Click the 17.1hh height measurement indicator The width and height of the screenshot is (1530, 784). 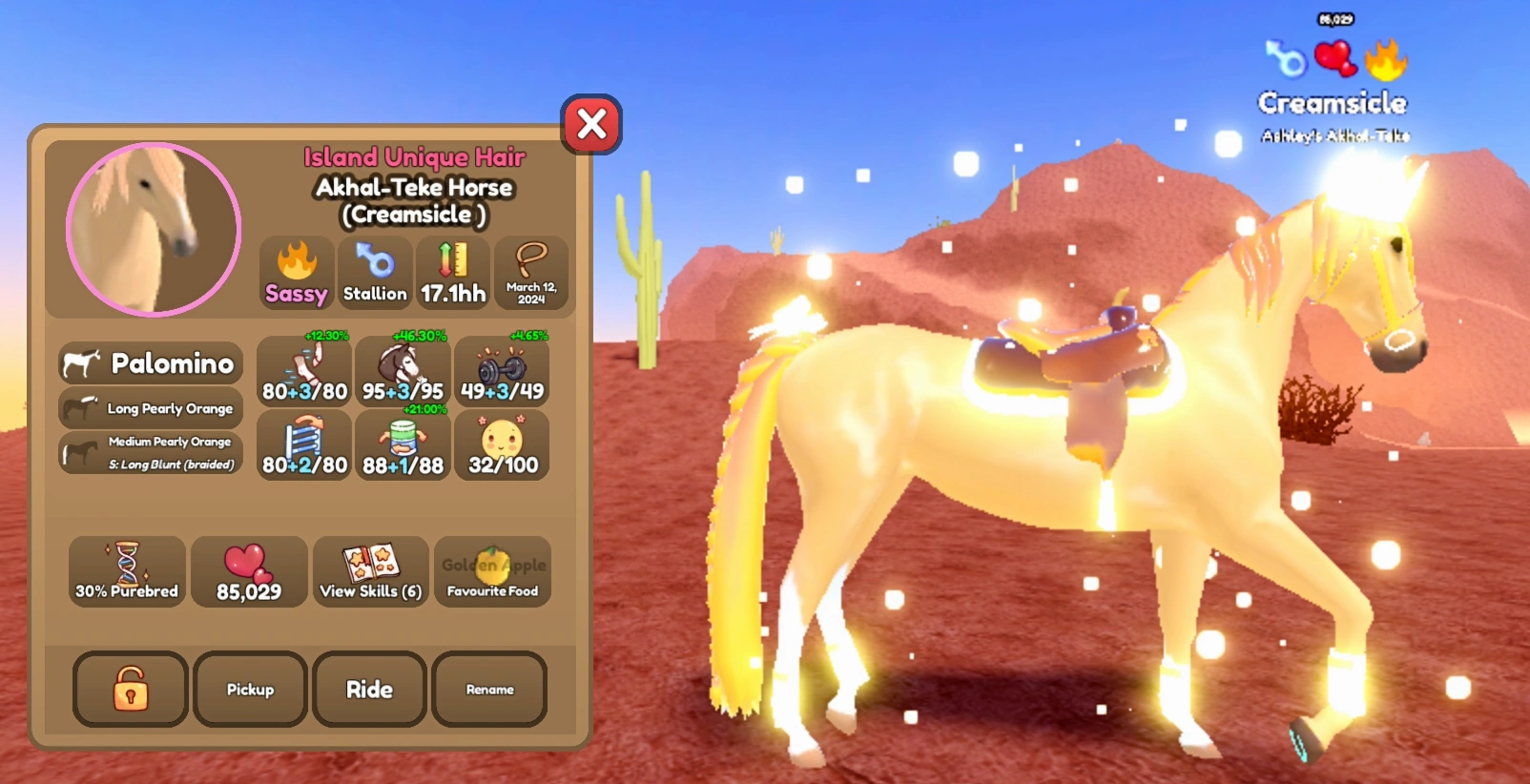pyautogui.click(x=454, y=274)
